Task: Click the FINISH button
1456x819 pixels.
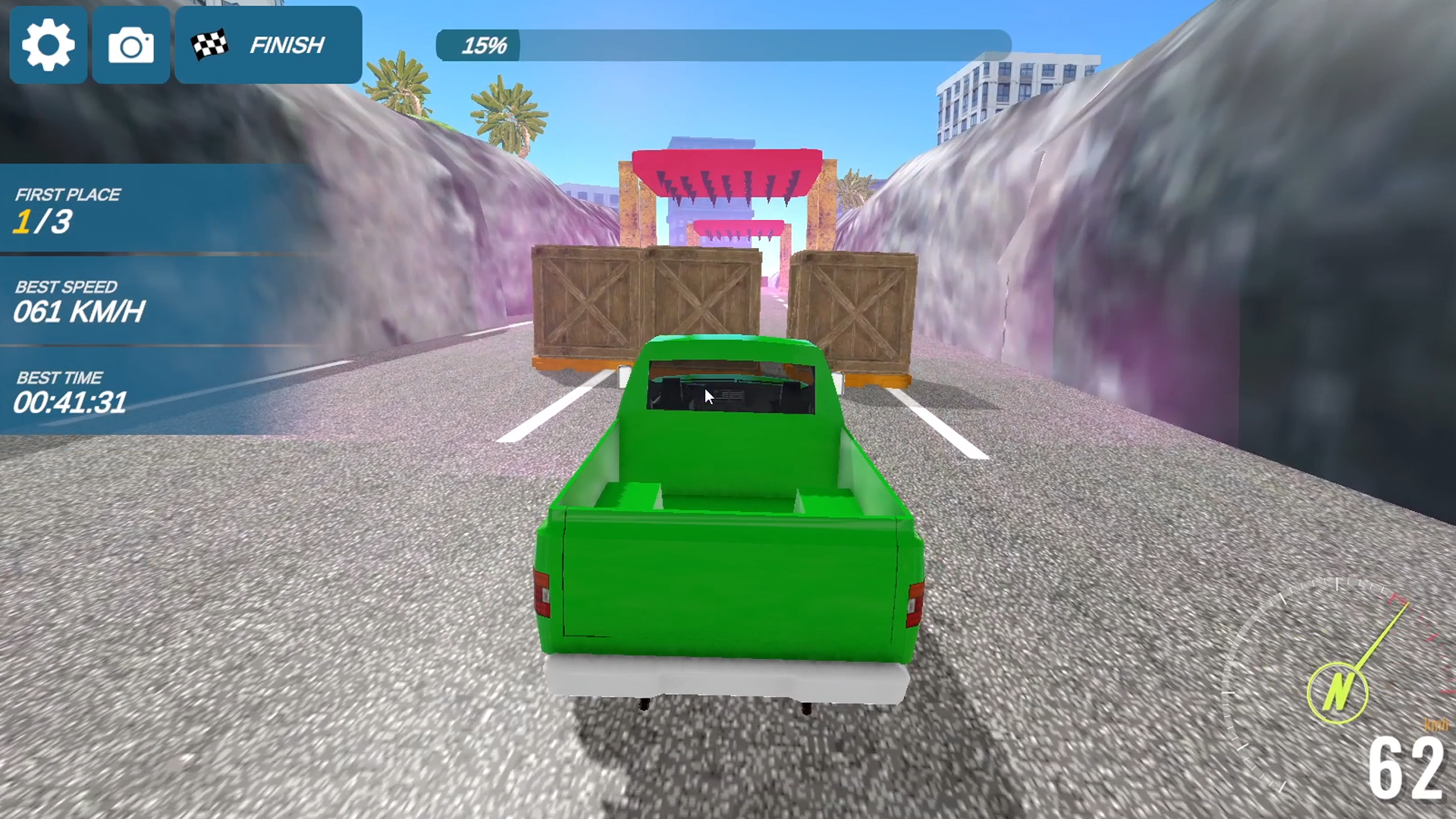Action: [268, 45]
